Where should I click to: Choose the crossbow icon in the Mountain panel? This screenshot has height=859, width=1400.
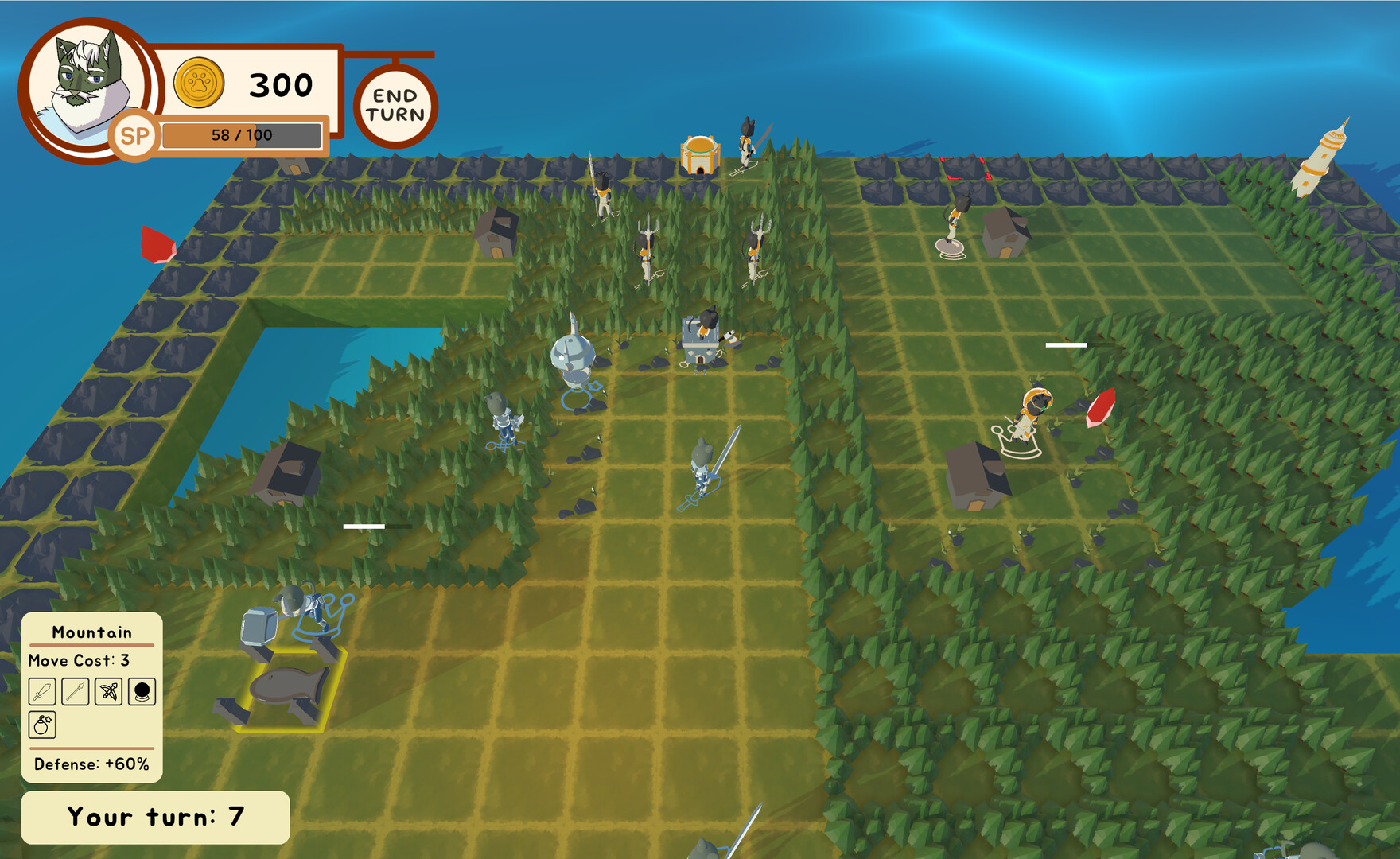110,691
